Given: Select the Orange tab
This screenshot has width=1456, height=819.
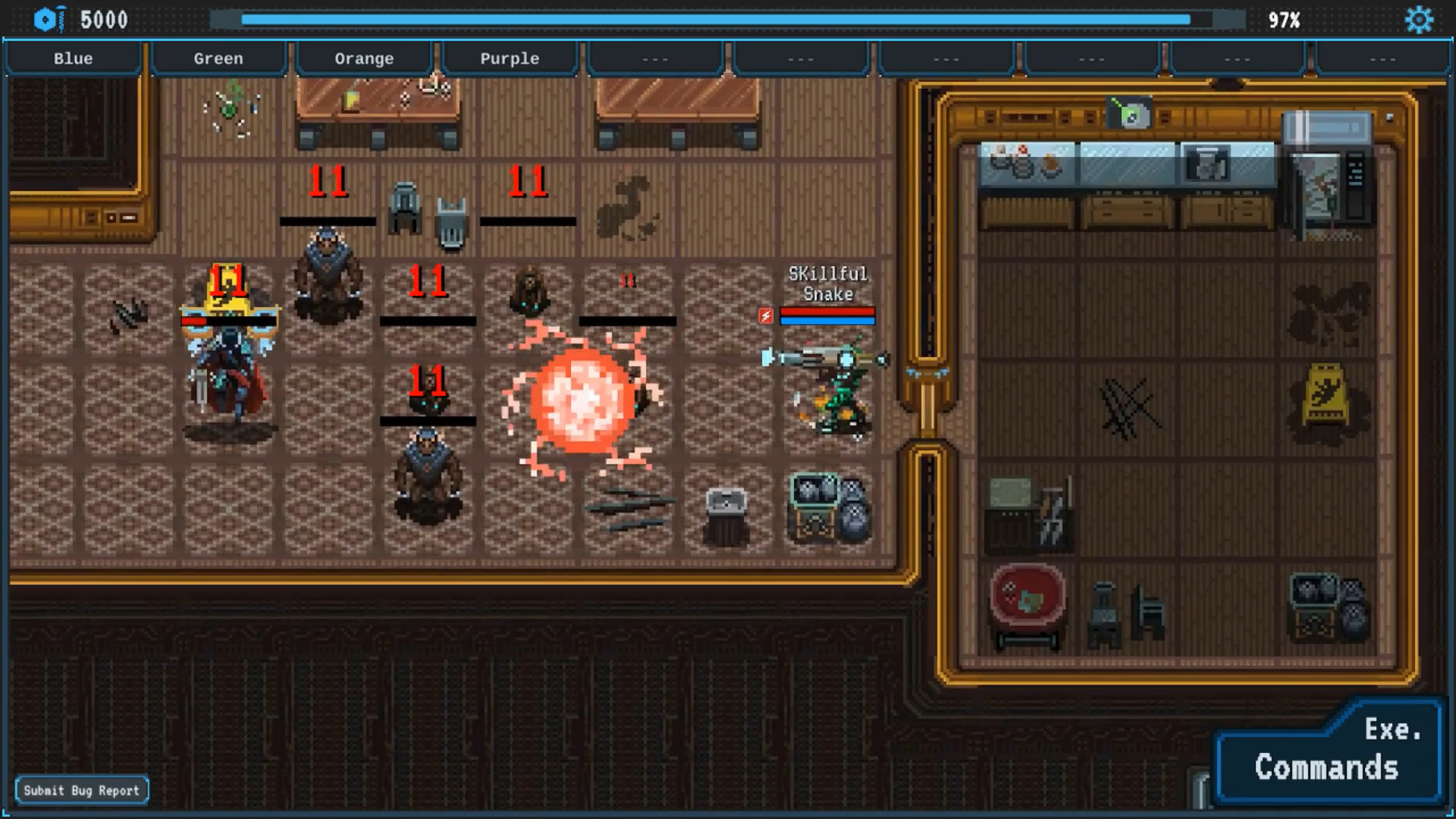Looking at the screenshot, I should click(x=364, y=58).
